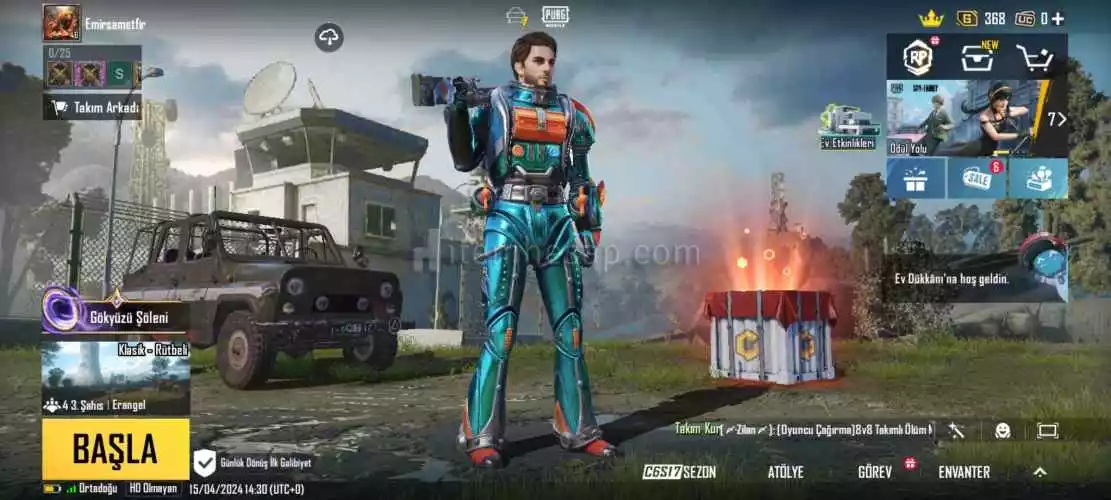
Task: Open the Envanter inventory menu
Action: tap(964, 472)
